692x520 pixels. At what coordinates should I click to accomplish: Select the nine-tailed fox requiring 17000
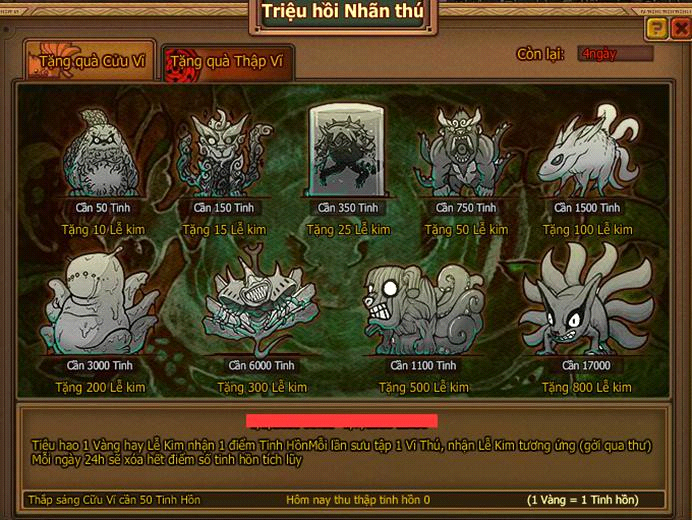(585, 305)
